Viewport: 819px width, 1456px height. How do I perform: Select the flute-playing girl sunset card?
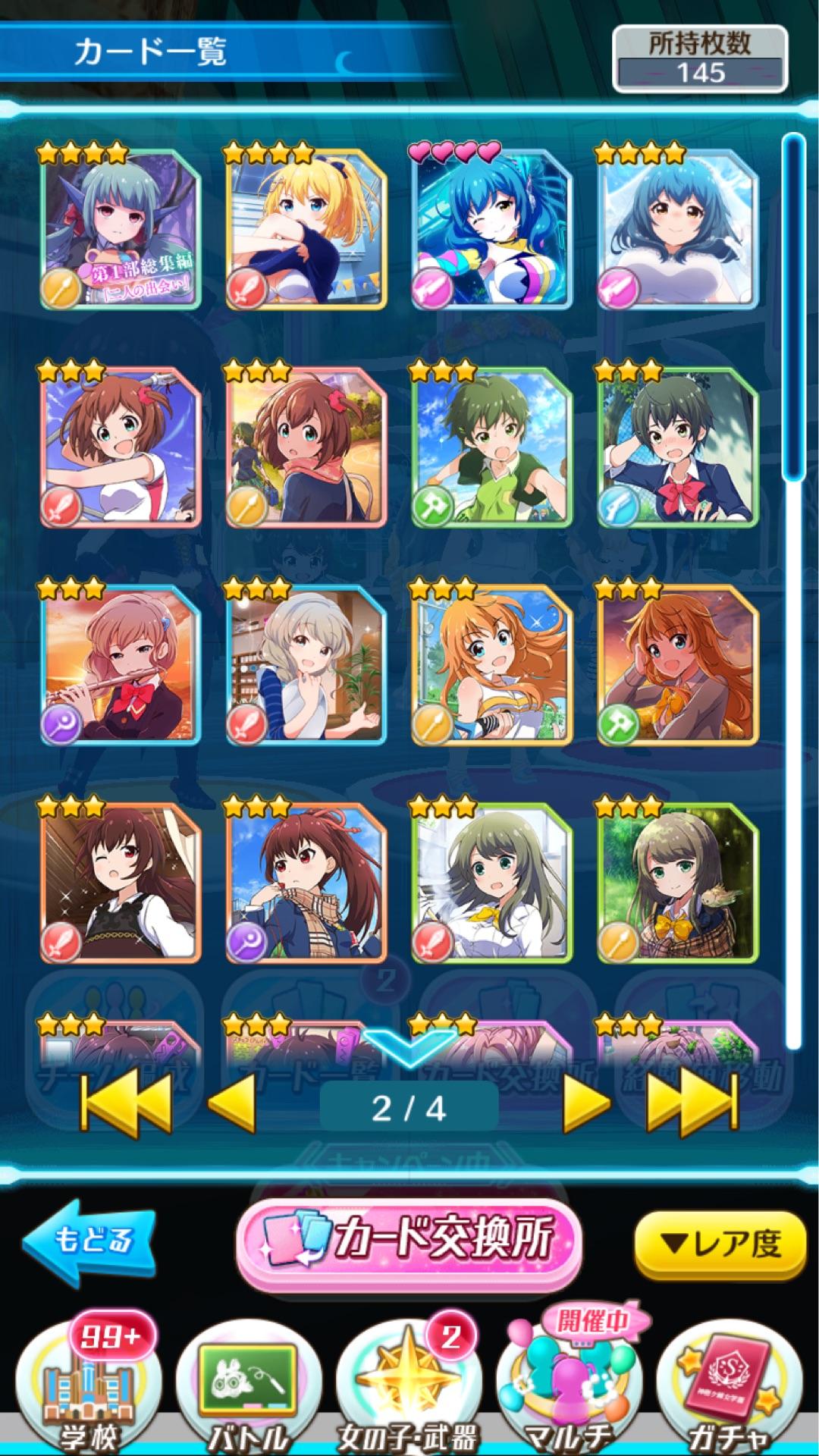[121, 665]
